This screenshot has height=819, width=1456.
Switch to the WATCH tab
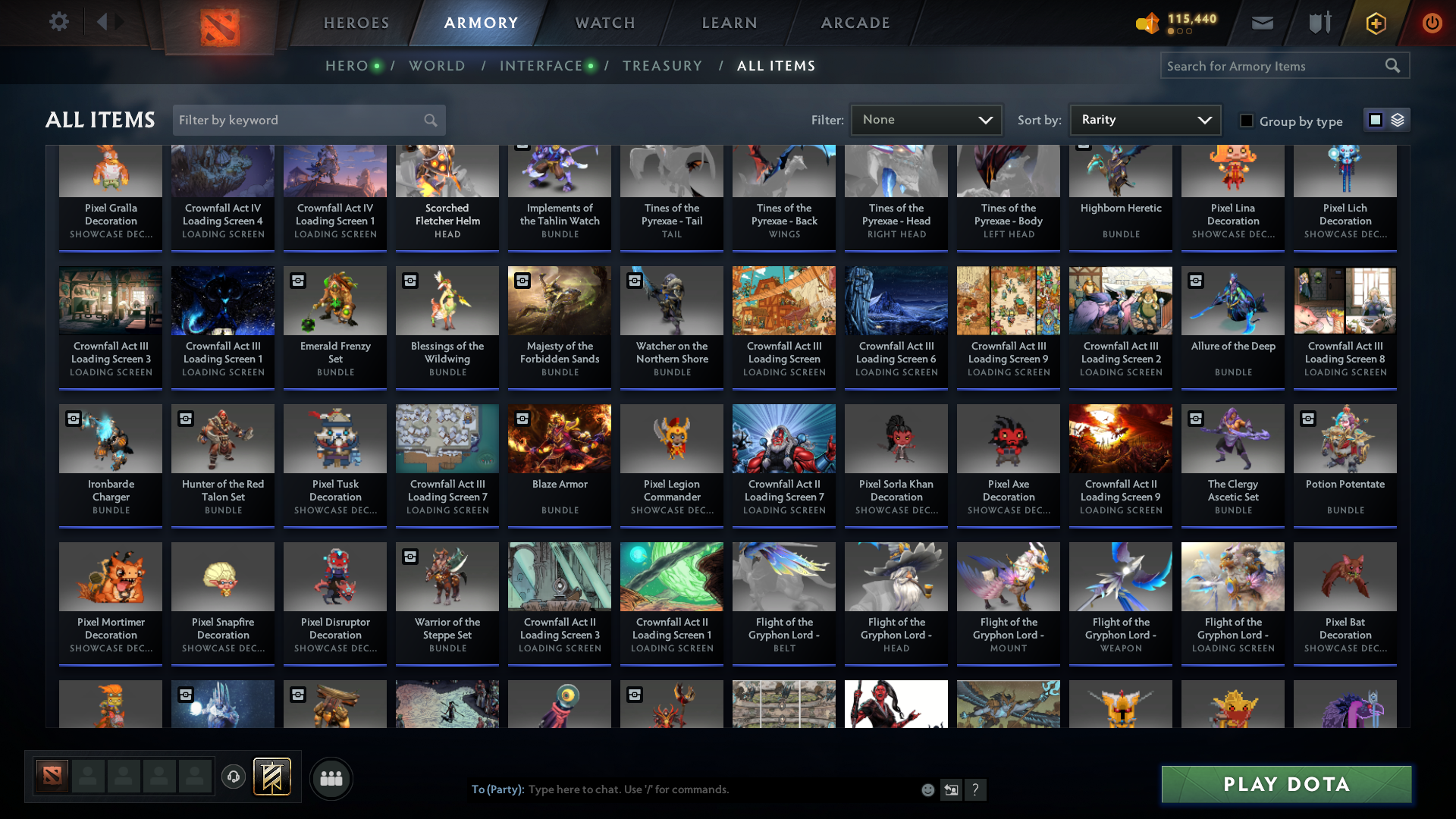coord(604,23)
